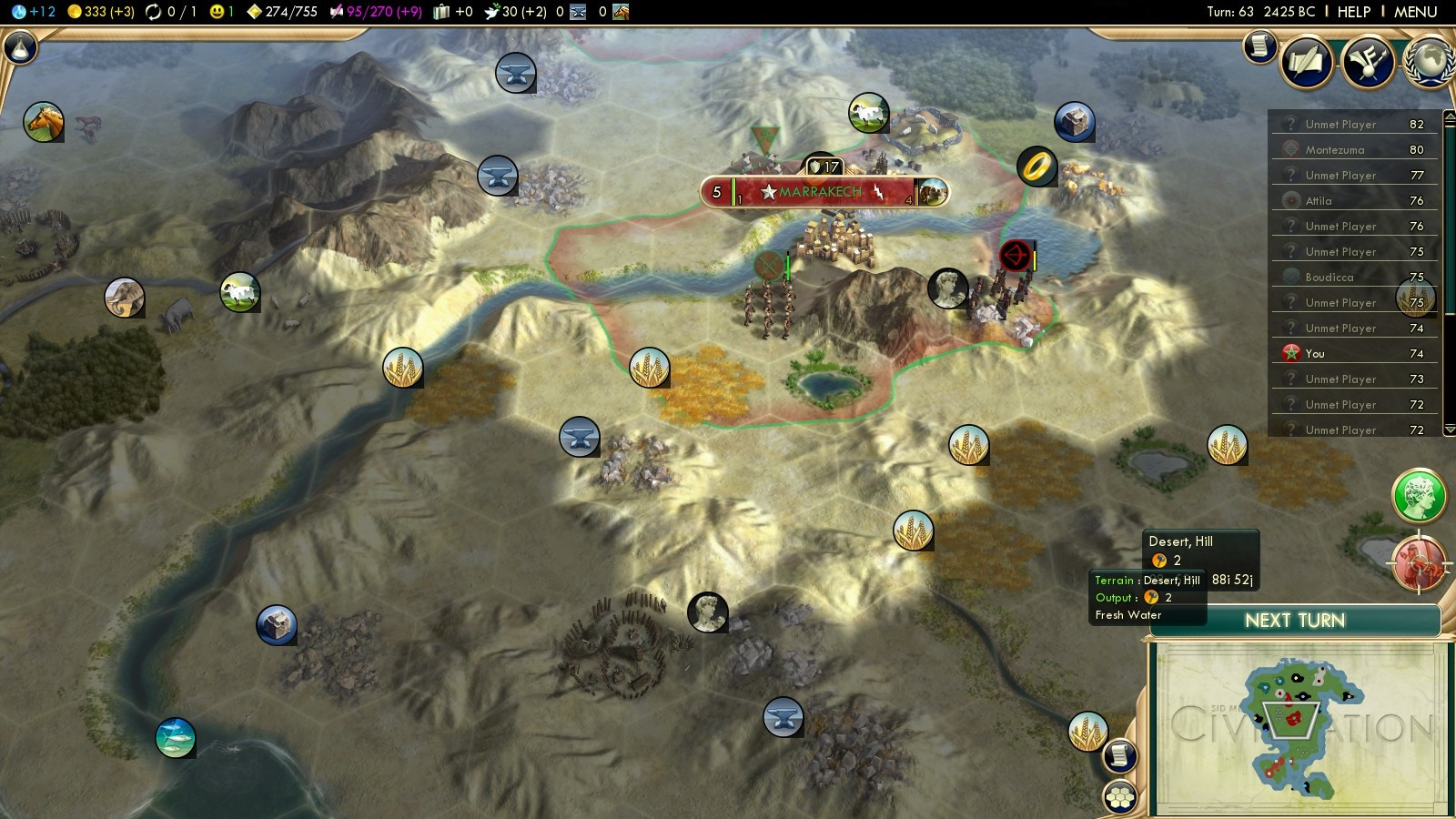Open the red crosshair archer notification
The height and width of the screenshot is (819, 1456).
click(x=1419, y=563)
